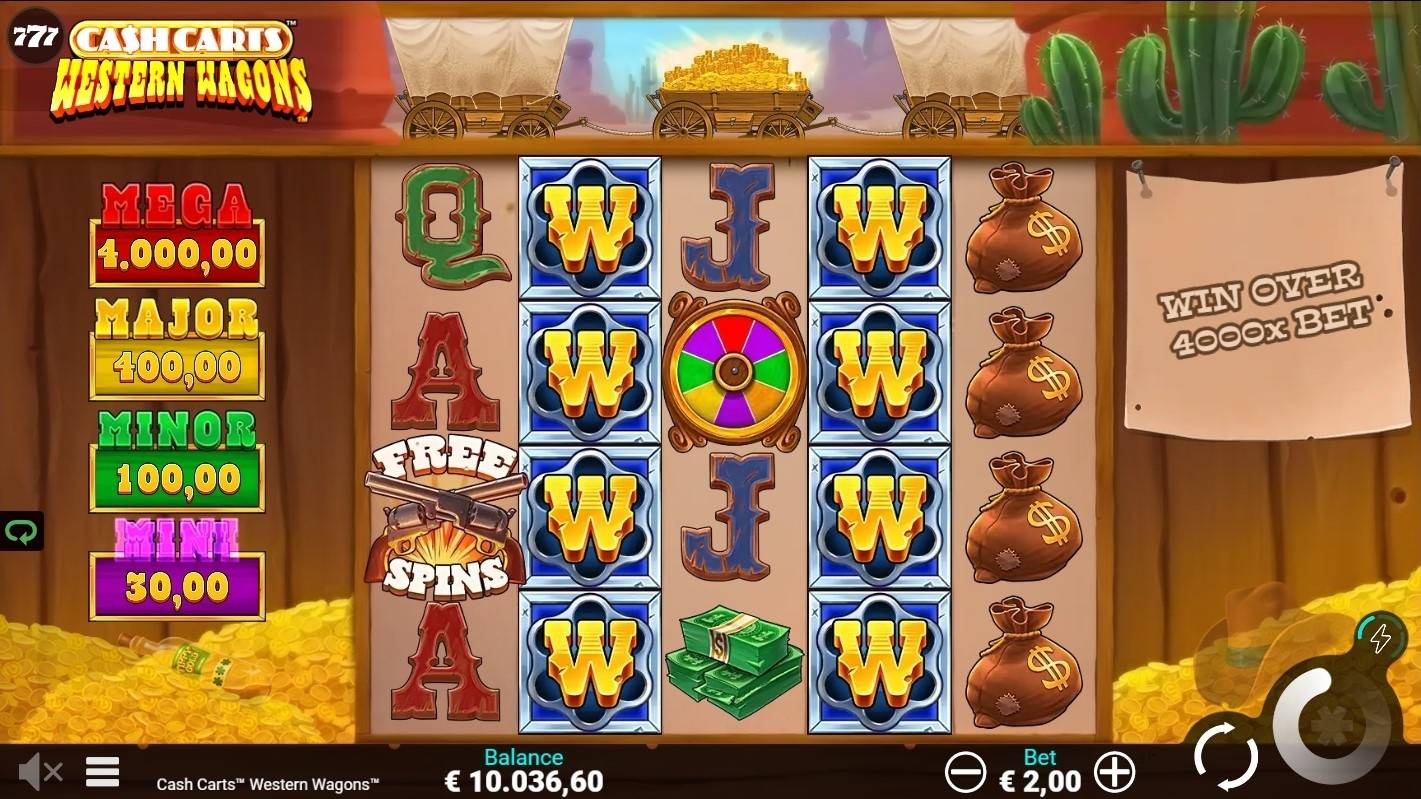Click the 777 logo badge
The width and height of the screenshot is (1421, 799).
(35, 39)
